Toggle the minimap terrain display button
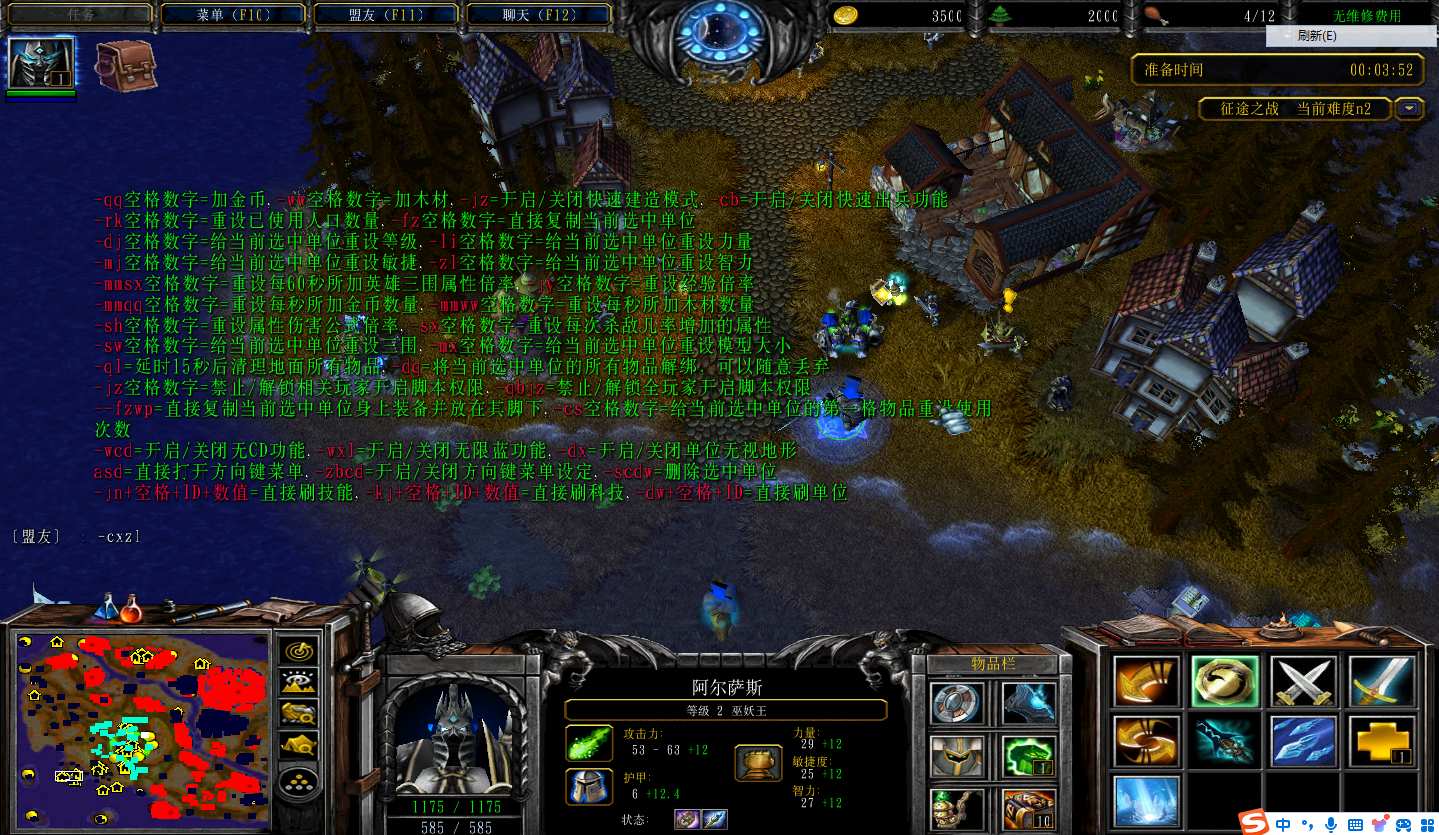 pos(298,682)
